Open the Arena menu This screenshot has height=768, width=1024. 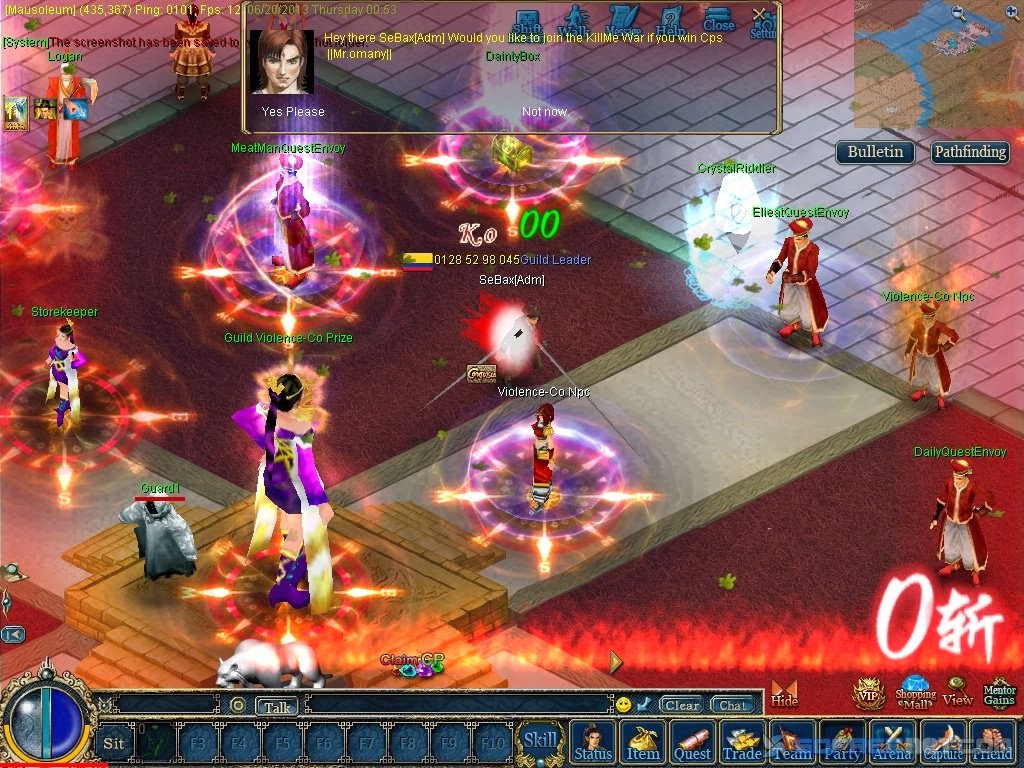click(892, 743)
